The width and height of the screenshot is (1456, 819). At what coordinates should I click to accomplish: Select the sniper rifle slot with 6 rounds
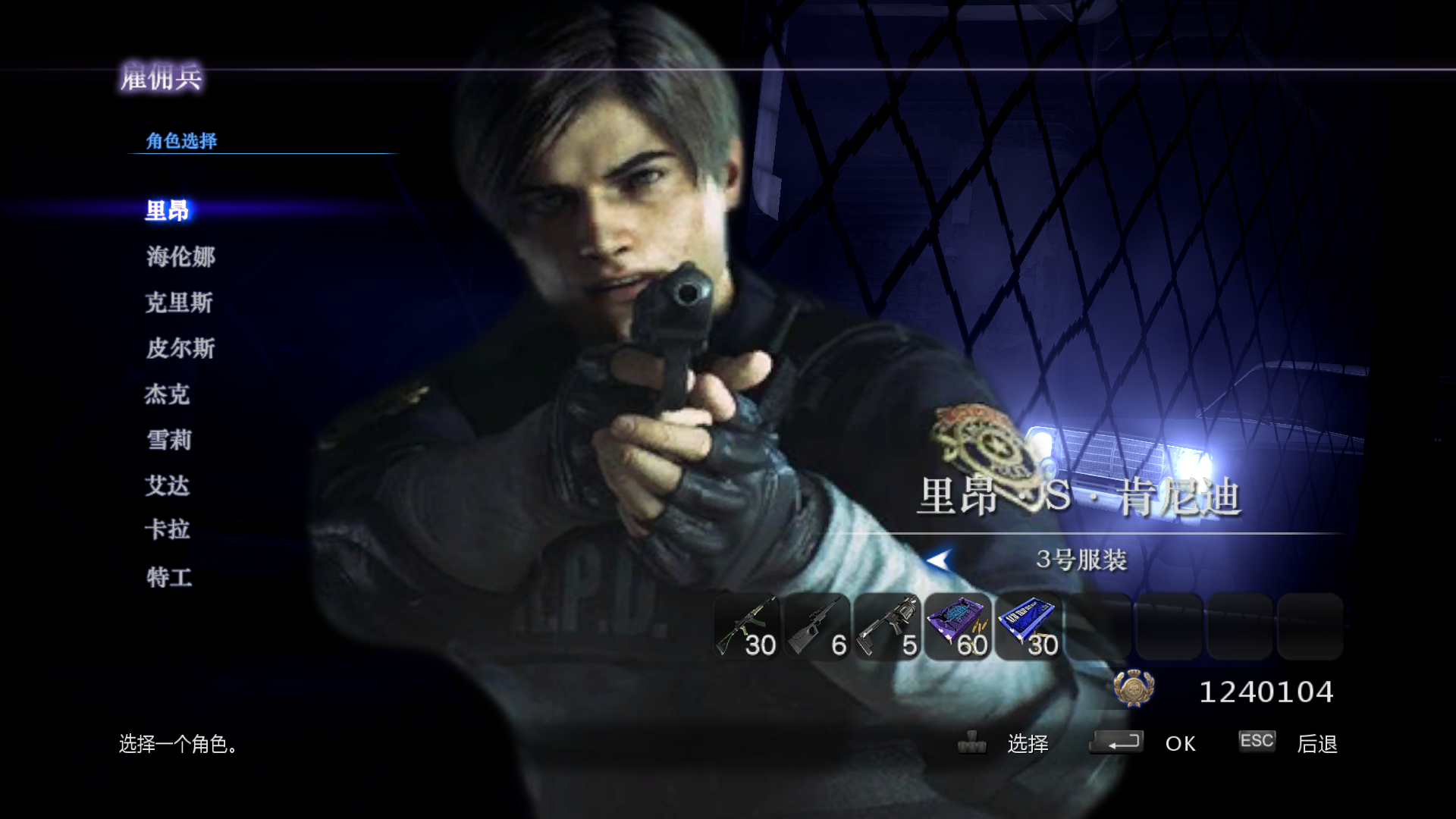[x=817, y=627]
